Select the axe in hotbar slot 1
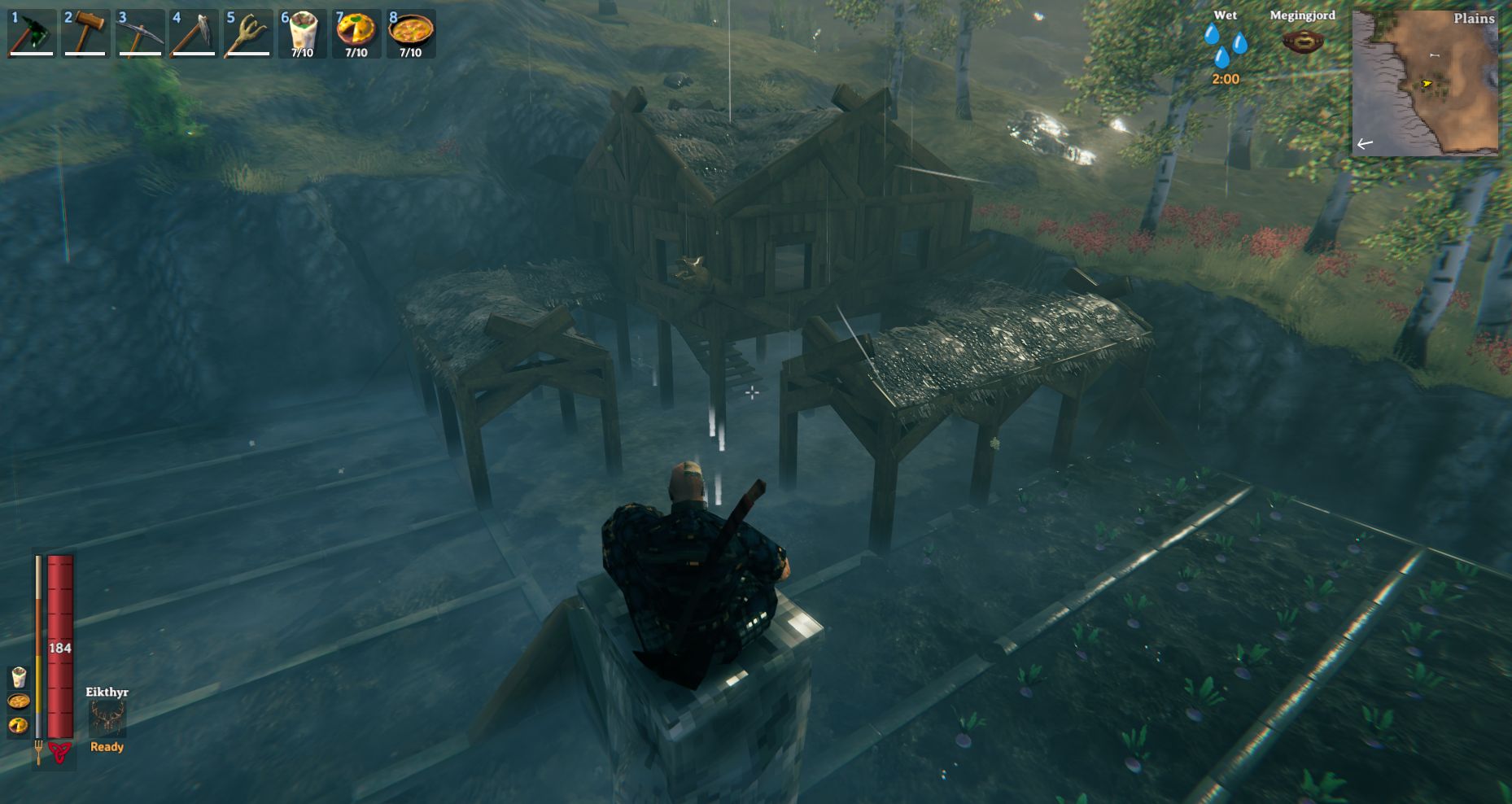 point(32,33)
